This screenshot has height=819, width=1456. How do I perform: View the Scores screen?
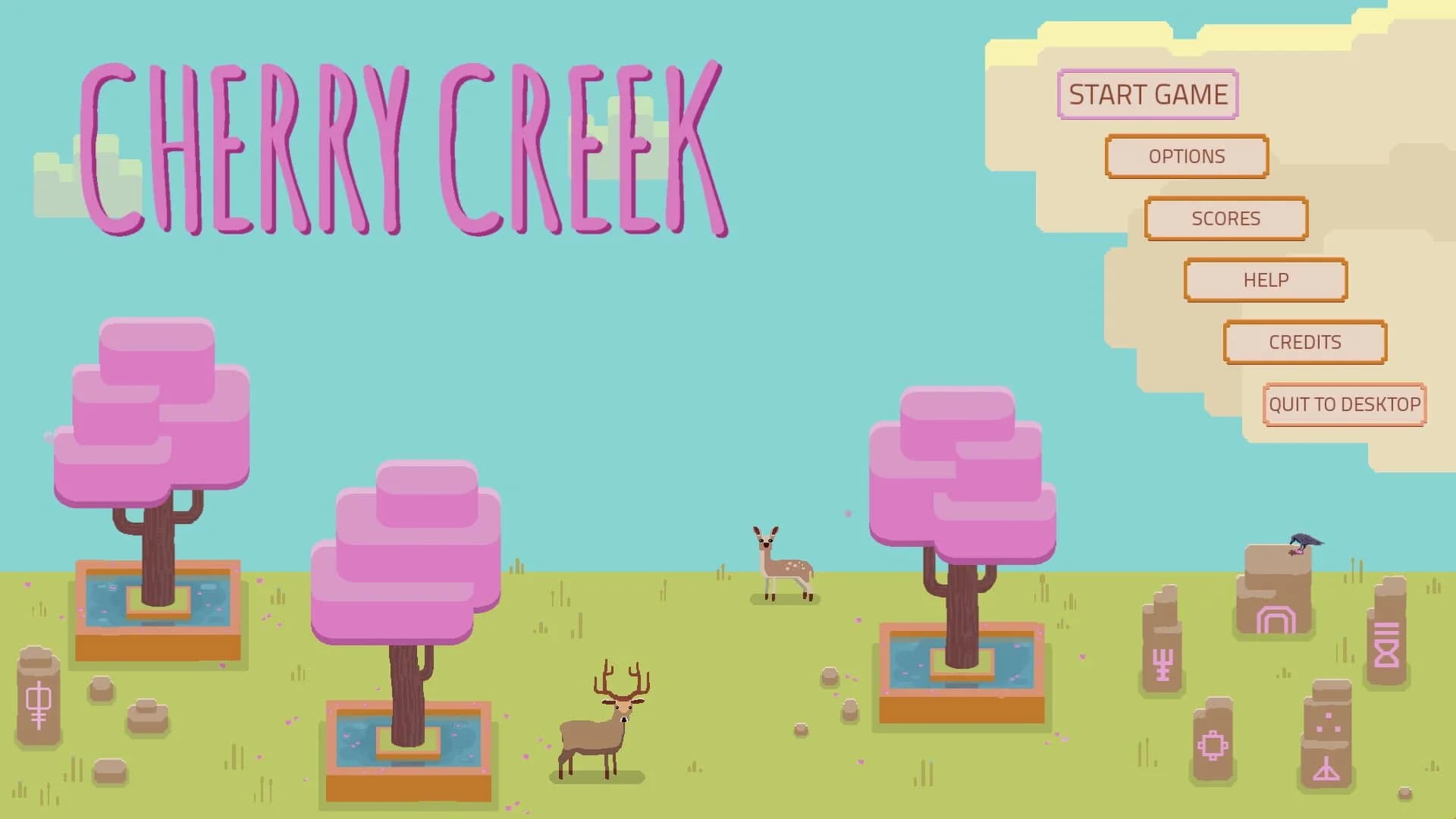click(1226, 218)
